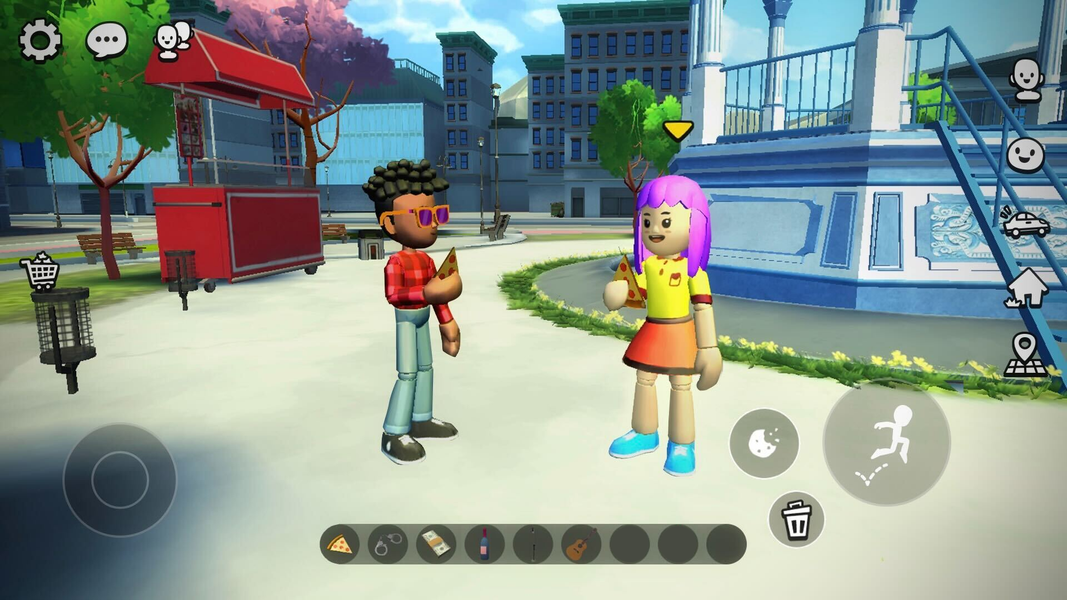
Task: Discard item with the trash can button
Action: (x=796, y=520)
